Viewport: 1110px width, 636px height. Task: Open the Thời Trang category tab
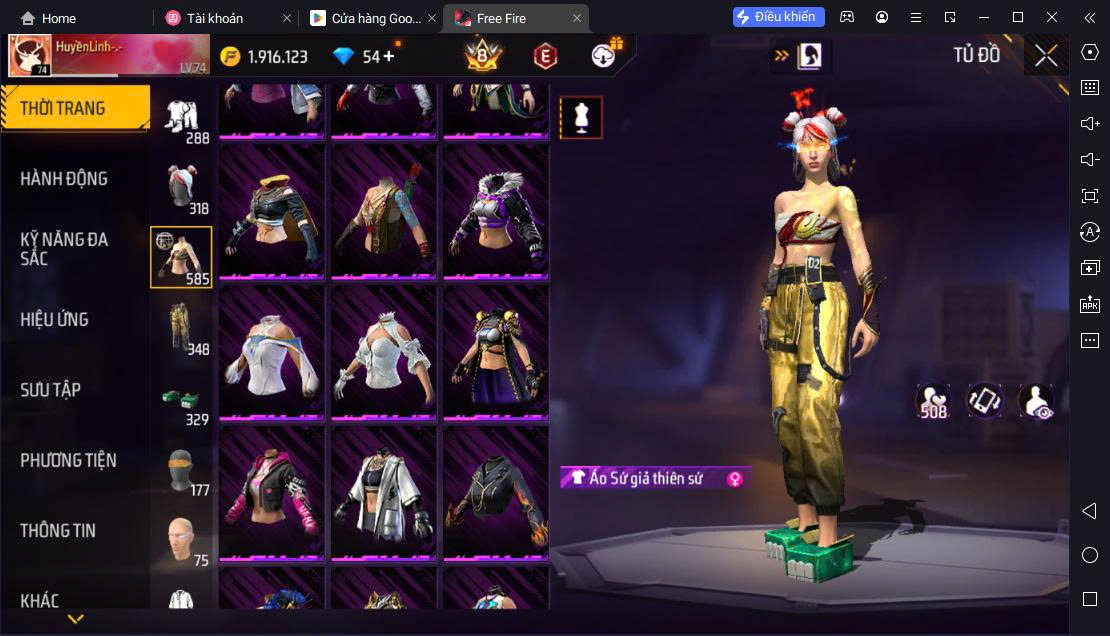point(74,108)
